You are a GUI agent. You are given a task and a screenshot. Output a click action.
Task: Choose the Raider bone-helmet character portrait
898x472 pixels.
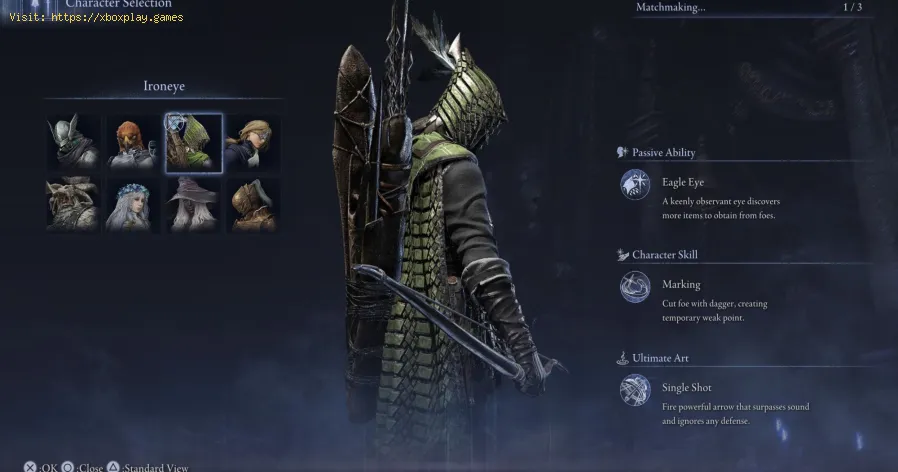[x=73, y=203]
